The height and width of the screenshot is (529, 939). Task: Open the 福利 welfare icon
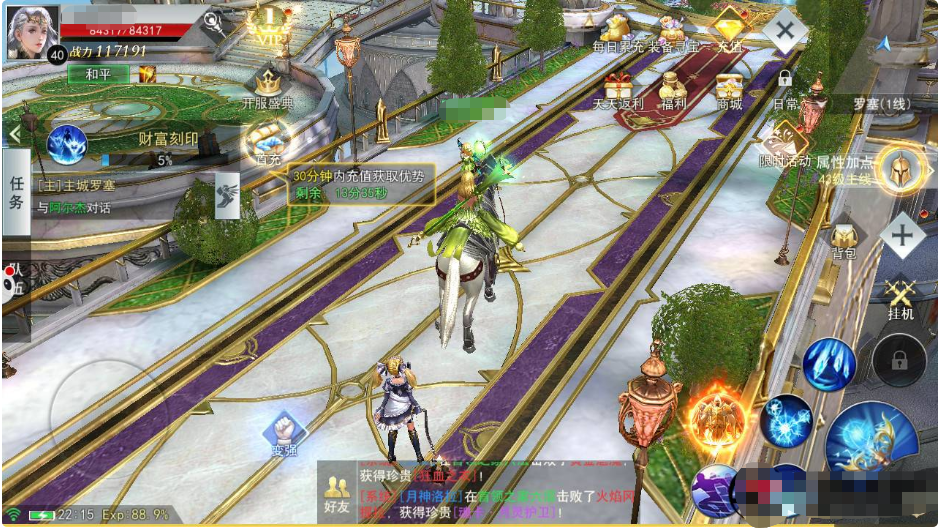[x=673, y=90]
